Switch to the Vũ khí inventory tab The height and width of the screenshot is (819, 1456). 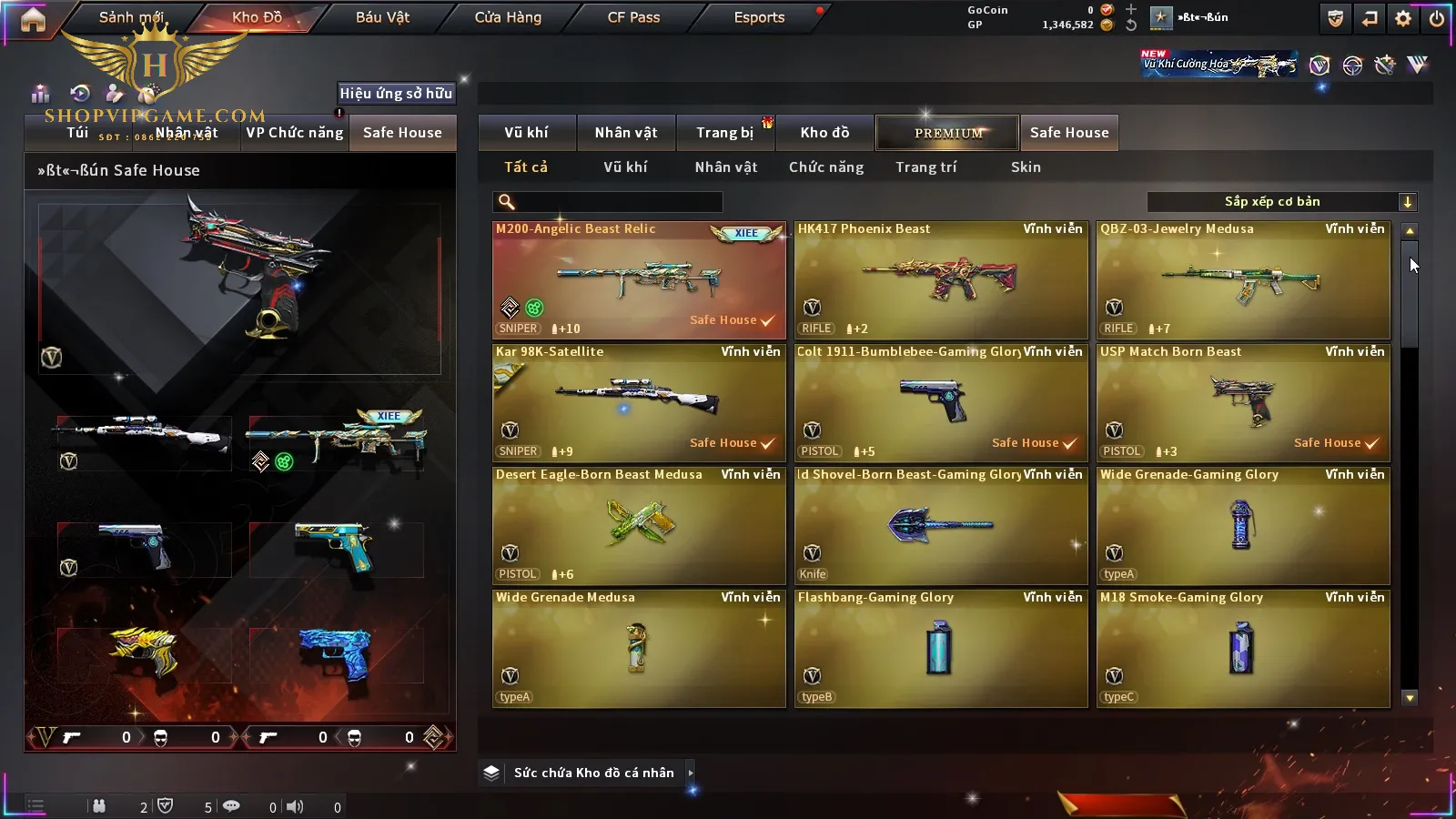click(526, 133)
